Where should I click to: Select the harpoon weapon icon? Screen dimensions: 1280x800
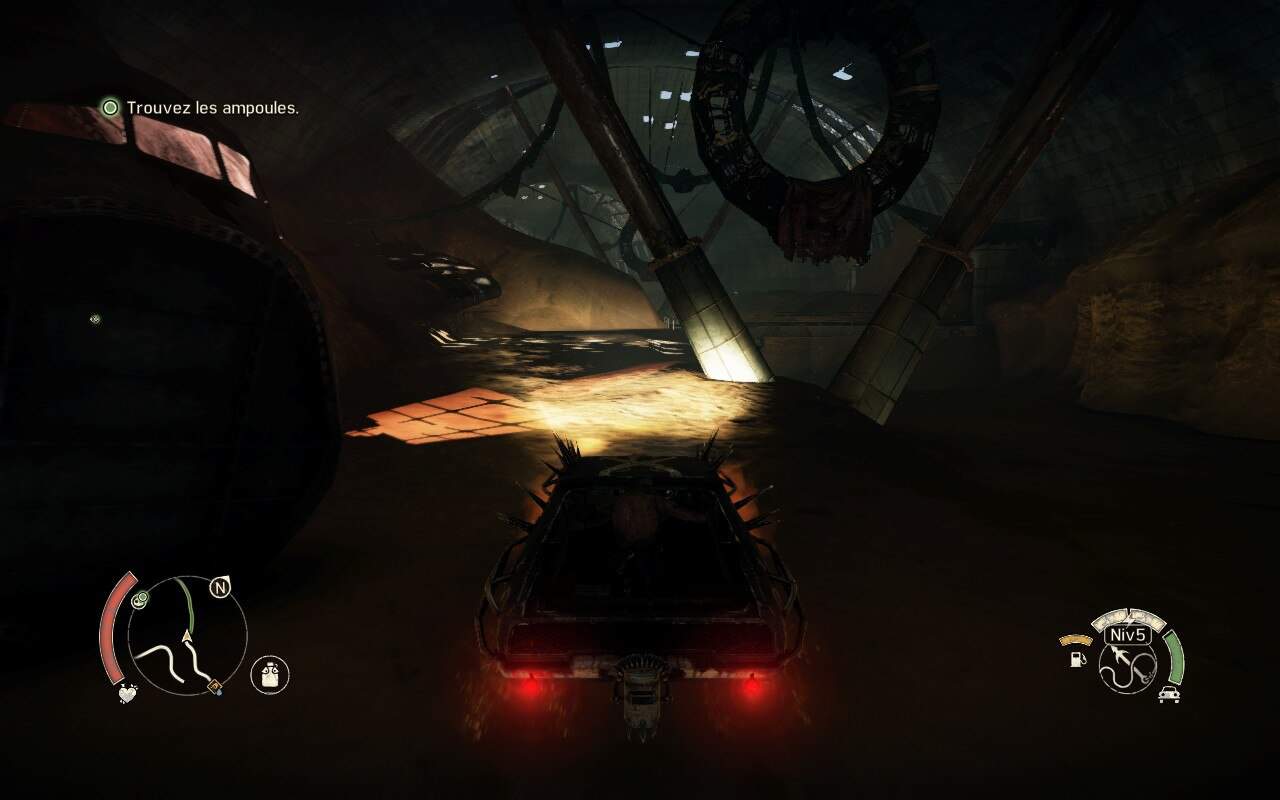tap(1128, 663)
